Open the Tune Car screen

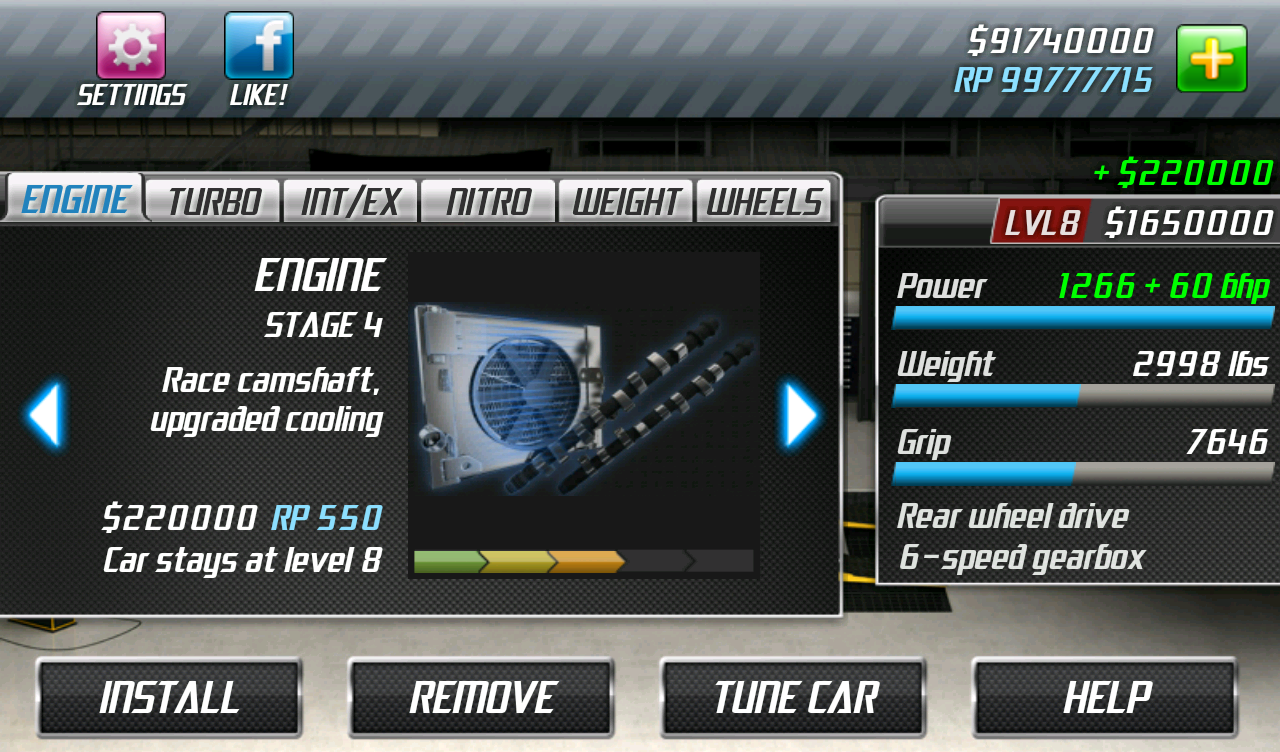click(792, 696)
